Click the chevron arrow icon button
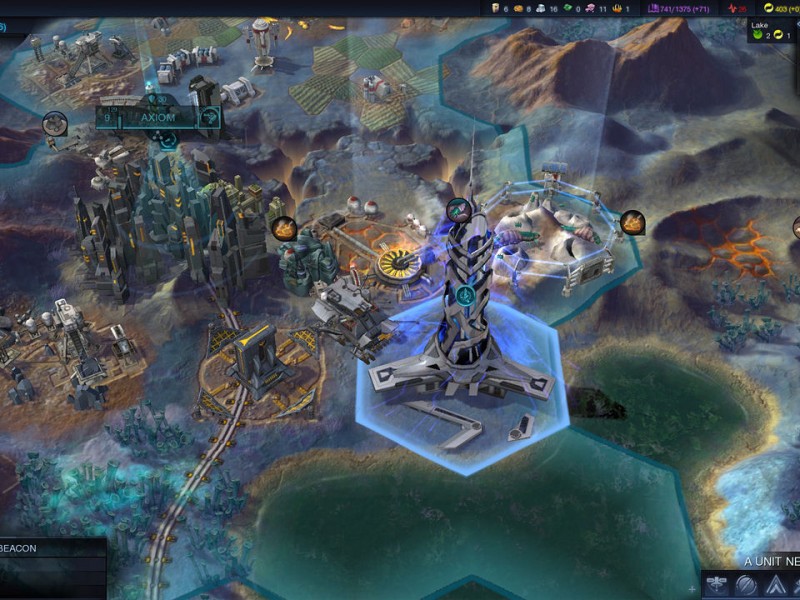 [775, 586]
